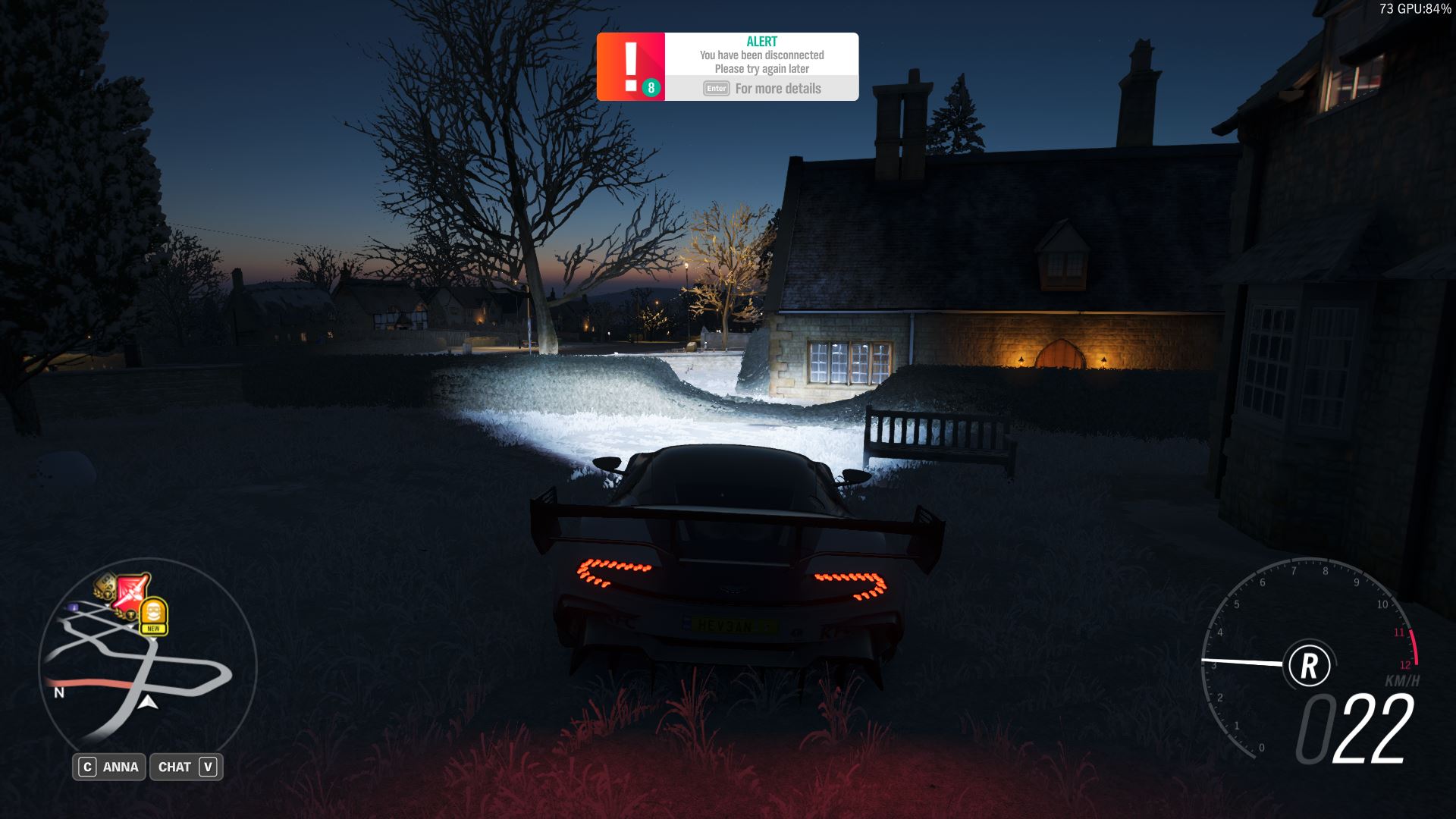This screenshot has height=819, width=1456.
Task: Open ANNA assistant via its button
Action: pyautogui.click(x=109, y=767)
